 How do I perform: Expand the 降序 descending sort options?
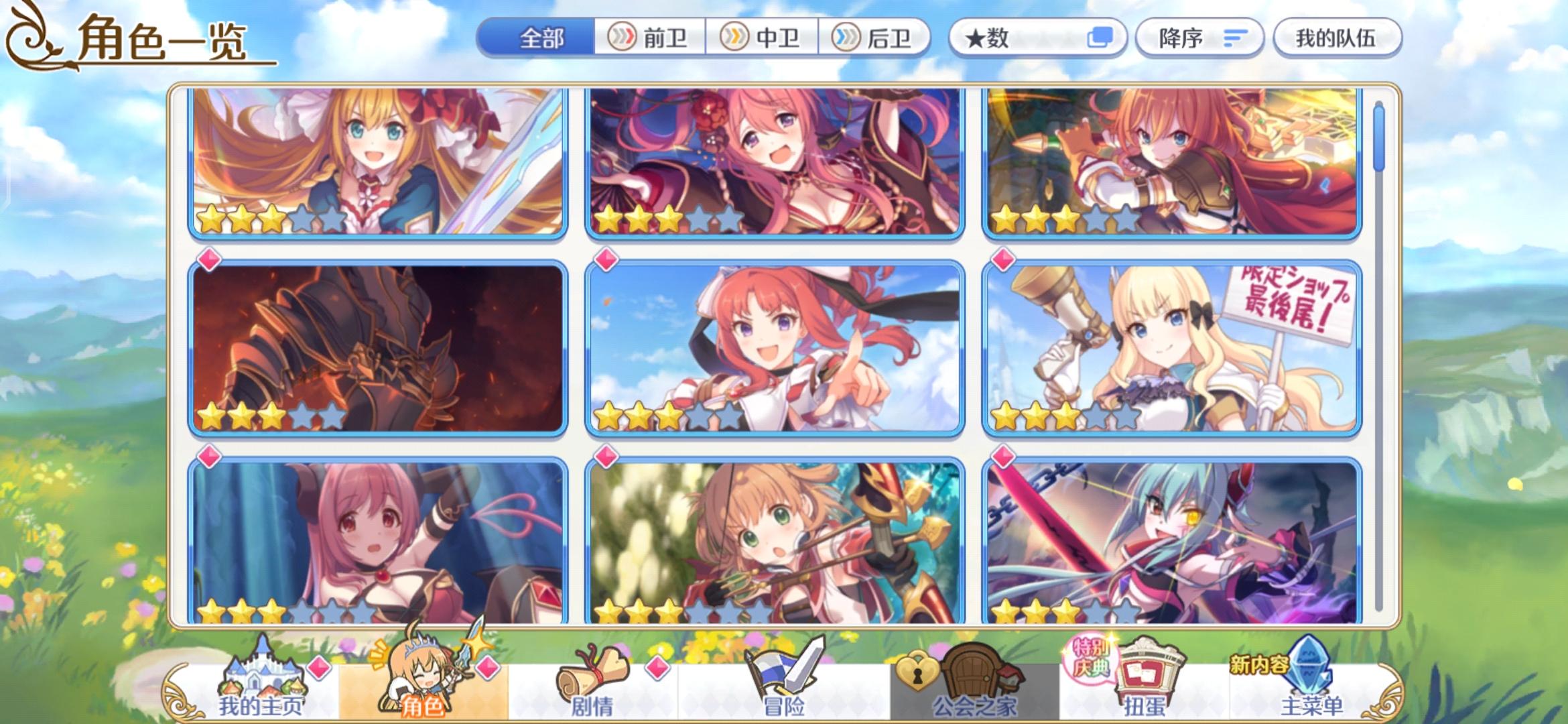click(1199, 38)
